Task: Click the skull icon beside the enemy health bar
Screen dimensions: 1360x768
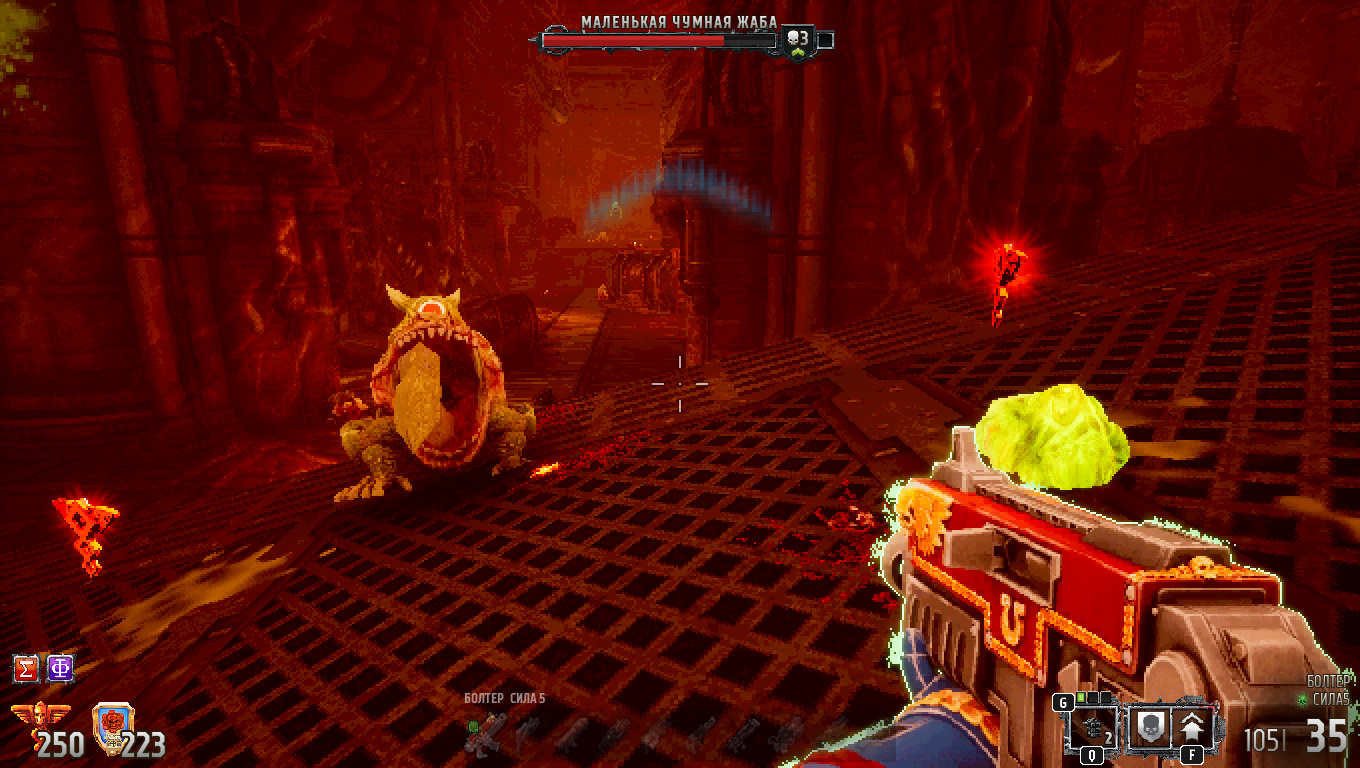Action: (x=798, y=40)
